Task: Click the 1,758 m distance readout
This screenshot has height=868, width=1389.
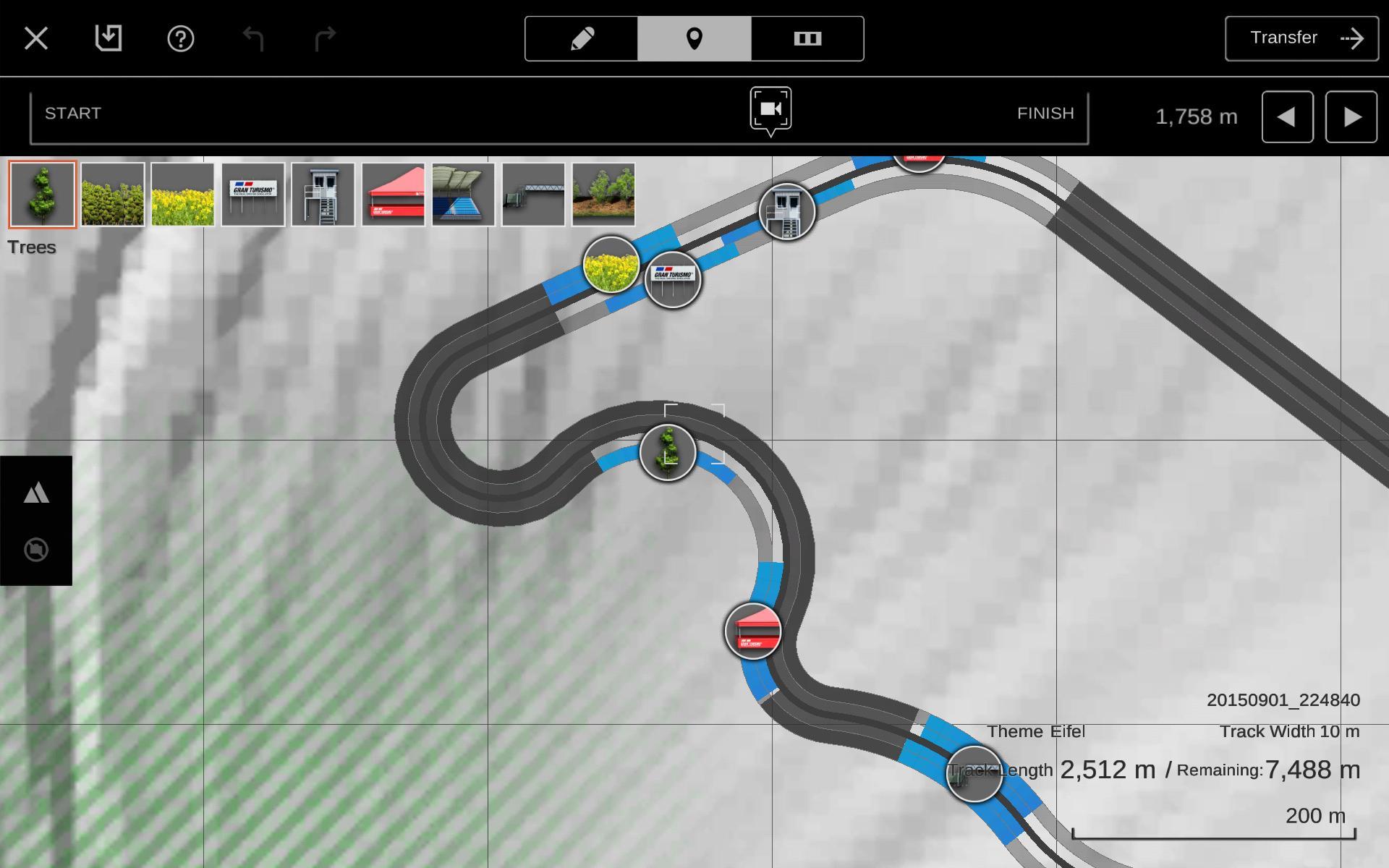Action: [1196, 117]
